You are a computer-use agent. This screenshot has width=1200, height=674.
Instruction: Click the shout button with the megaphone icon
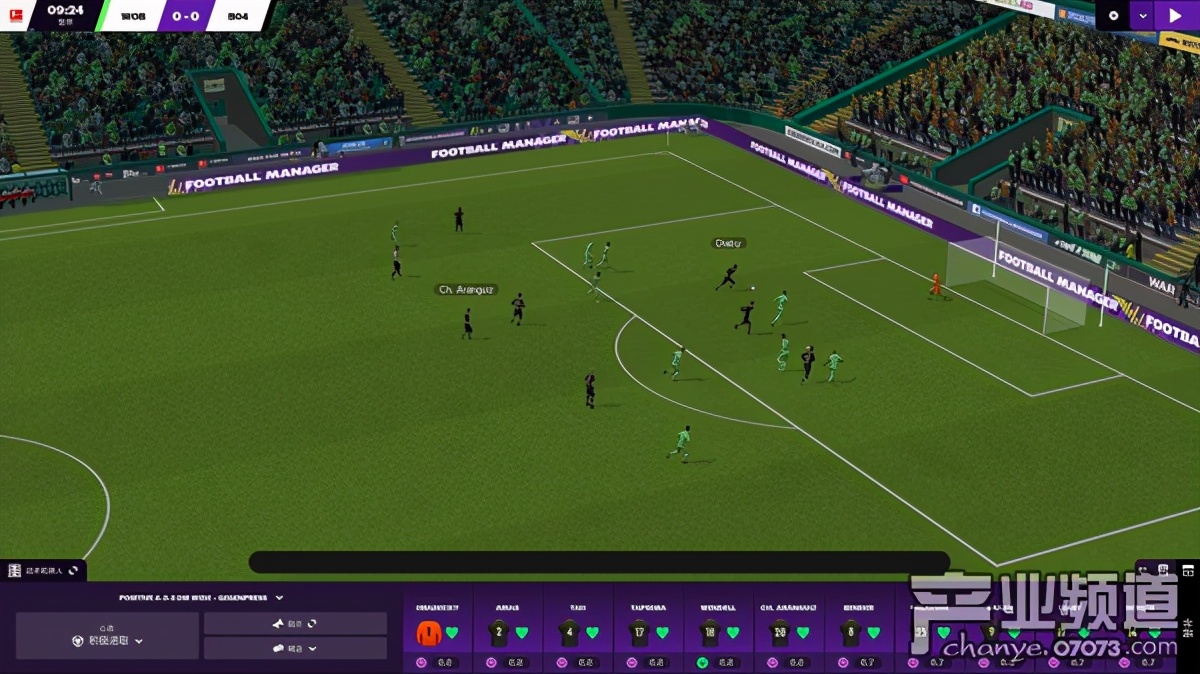click(294, 623)
